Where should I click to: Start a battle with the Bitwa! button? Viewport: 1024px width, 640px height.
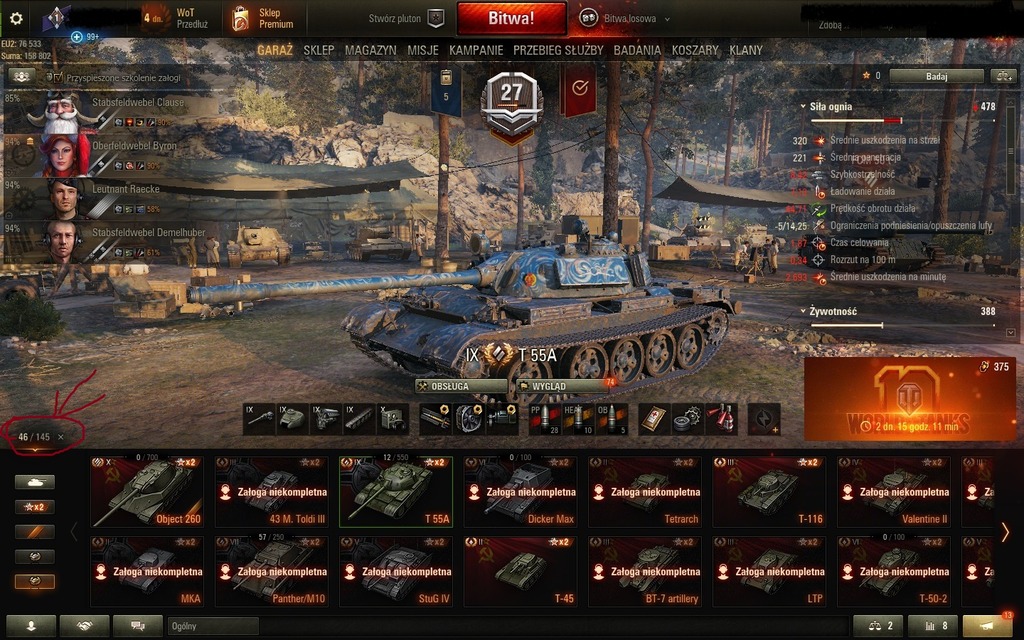pyautogui.click(x=511, y=18)
